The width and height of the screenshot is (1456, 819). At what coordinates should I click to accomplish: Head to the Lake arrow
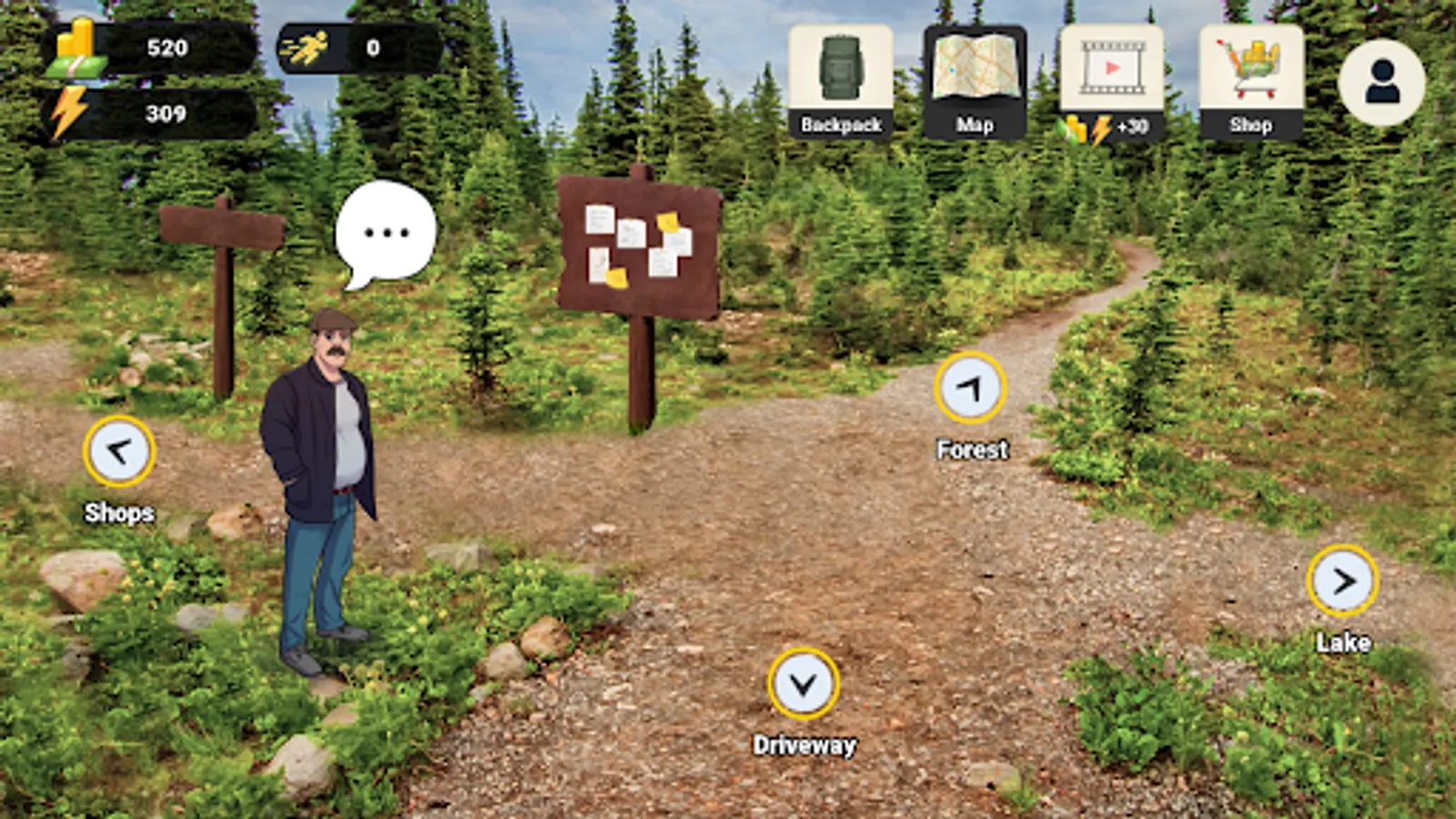(x=1342, y=581)
